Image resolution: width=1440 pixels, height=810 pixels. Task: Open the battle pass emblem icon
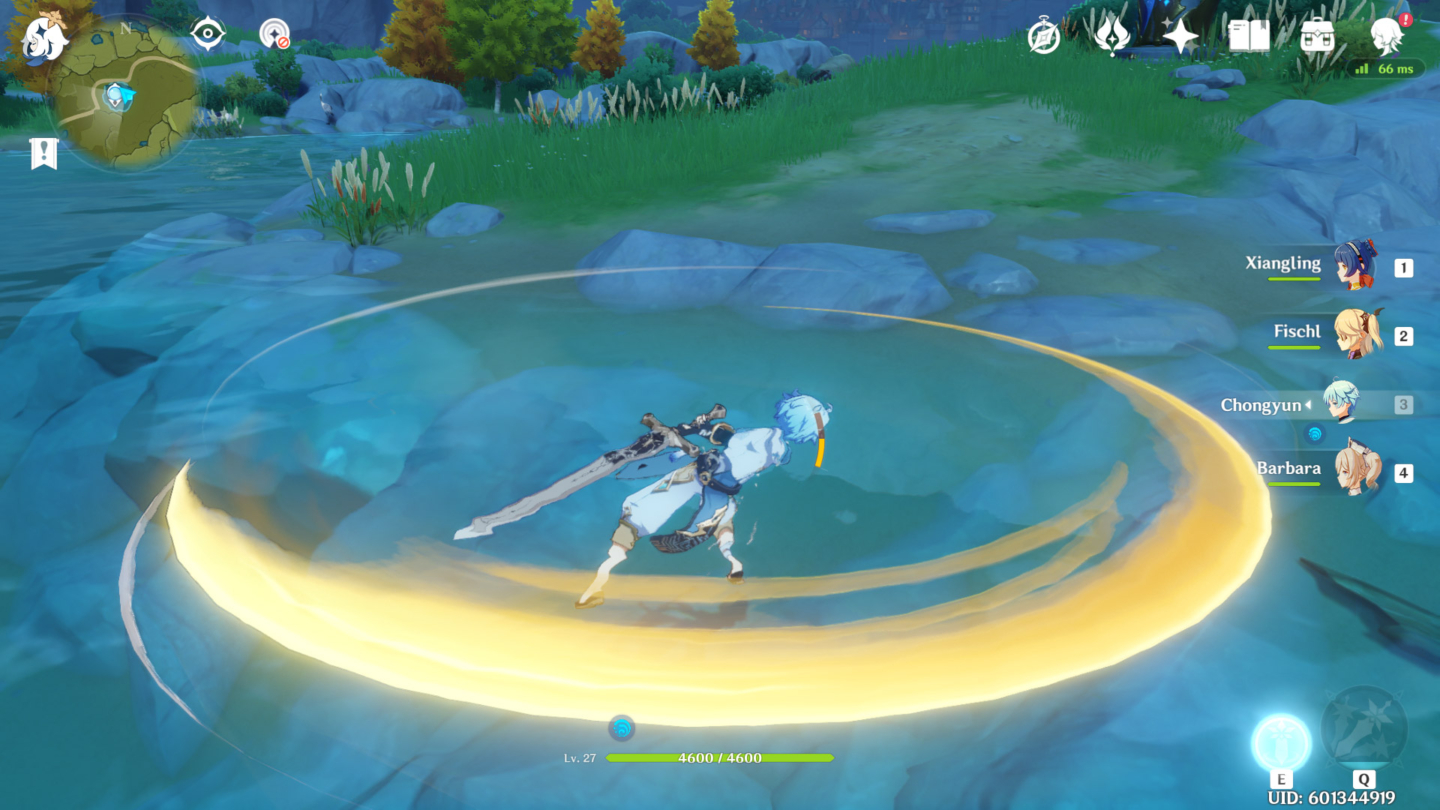(1112, 36)
